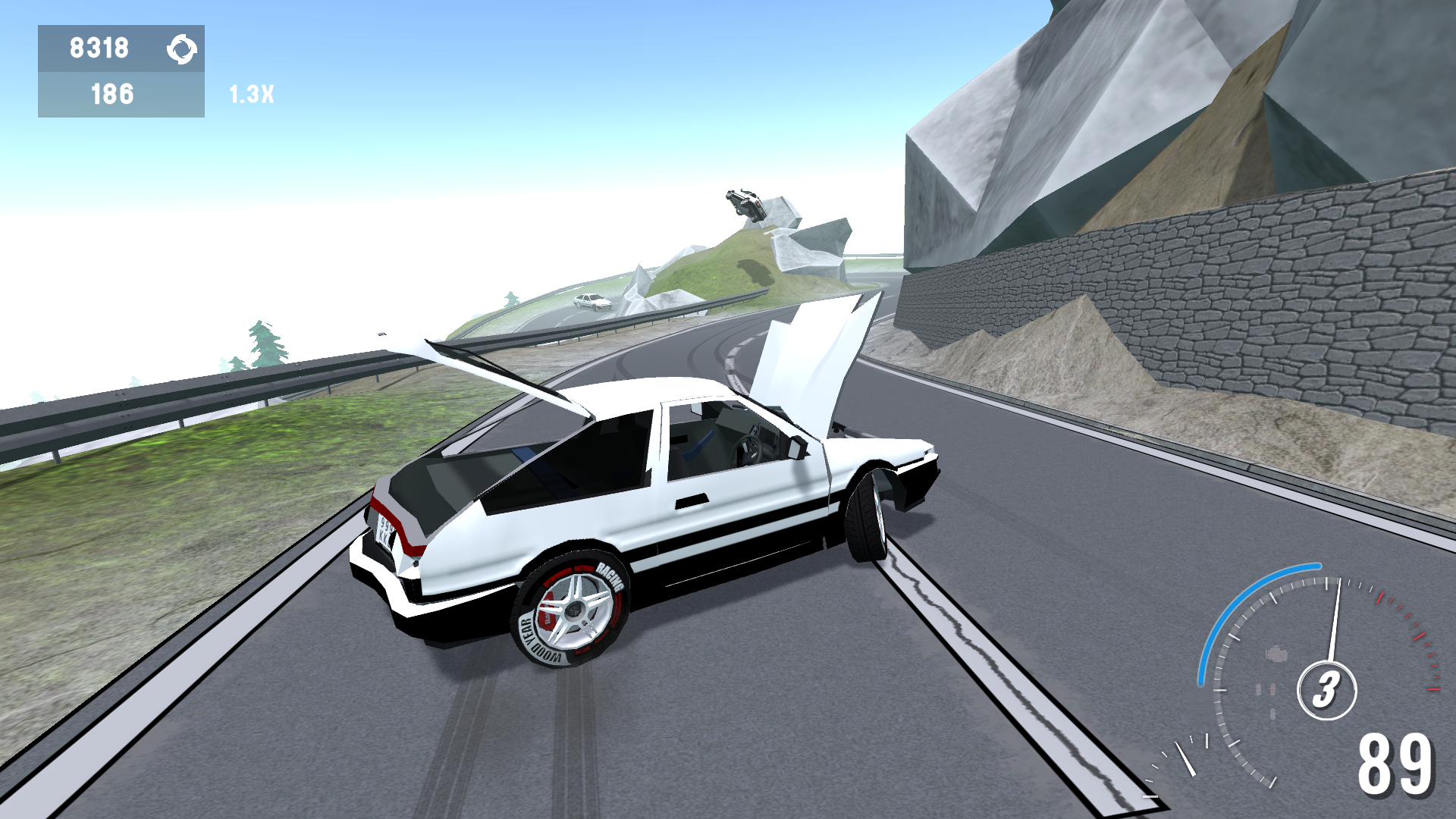Toggle the 1.3X multiplier display
The image size is (1456, 819).
click(x=250, y=96)
